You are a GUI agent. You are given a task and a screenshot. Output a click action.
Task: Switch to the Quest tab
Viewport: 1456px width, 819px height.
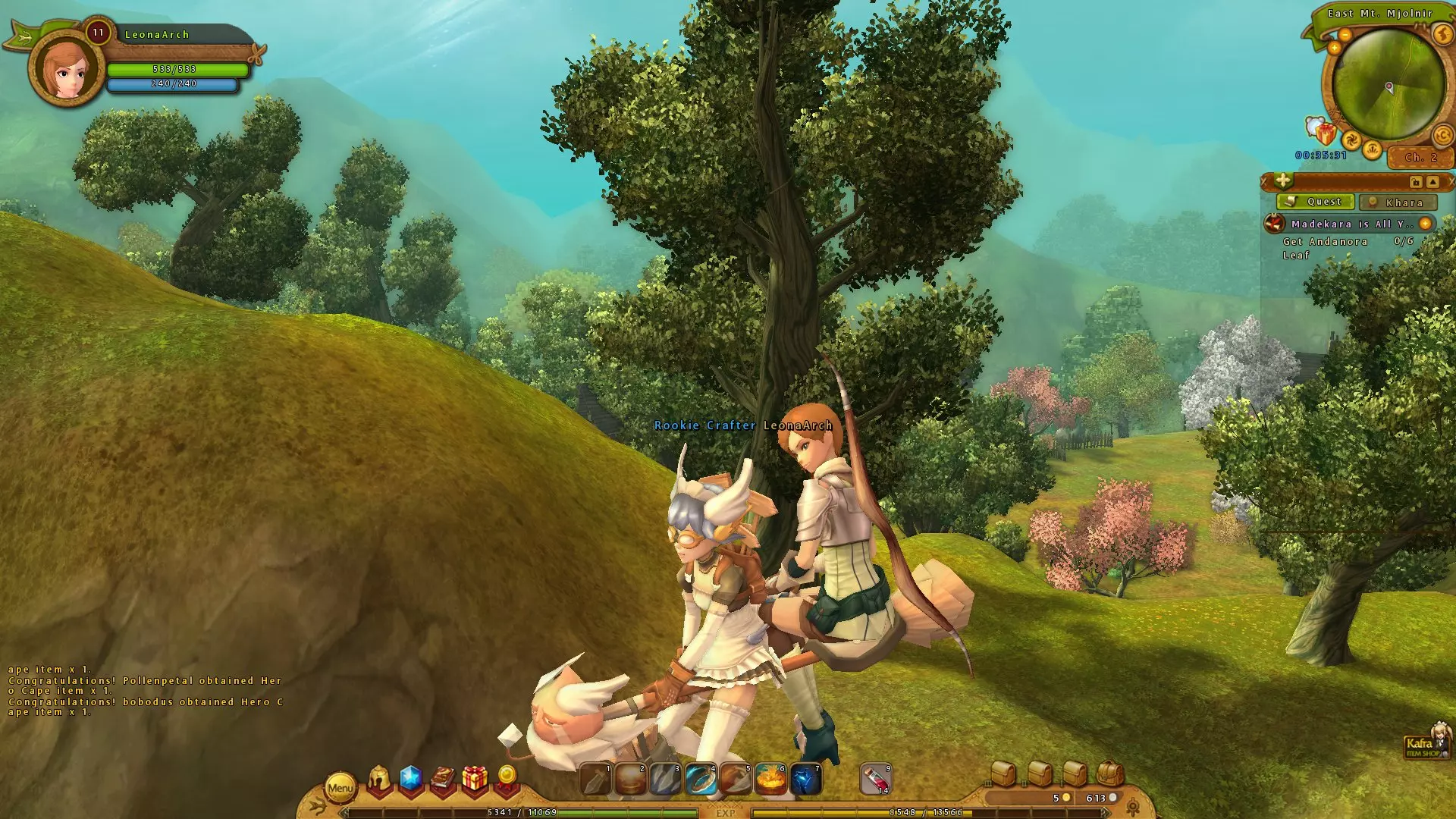1316,202
